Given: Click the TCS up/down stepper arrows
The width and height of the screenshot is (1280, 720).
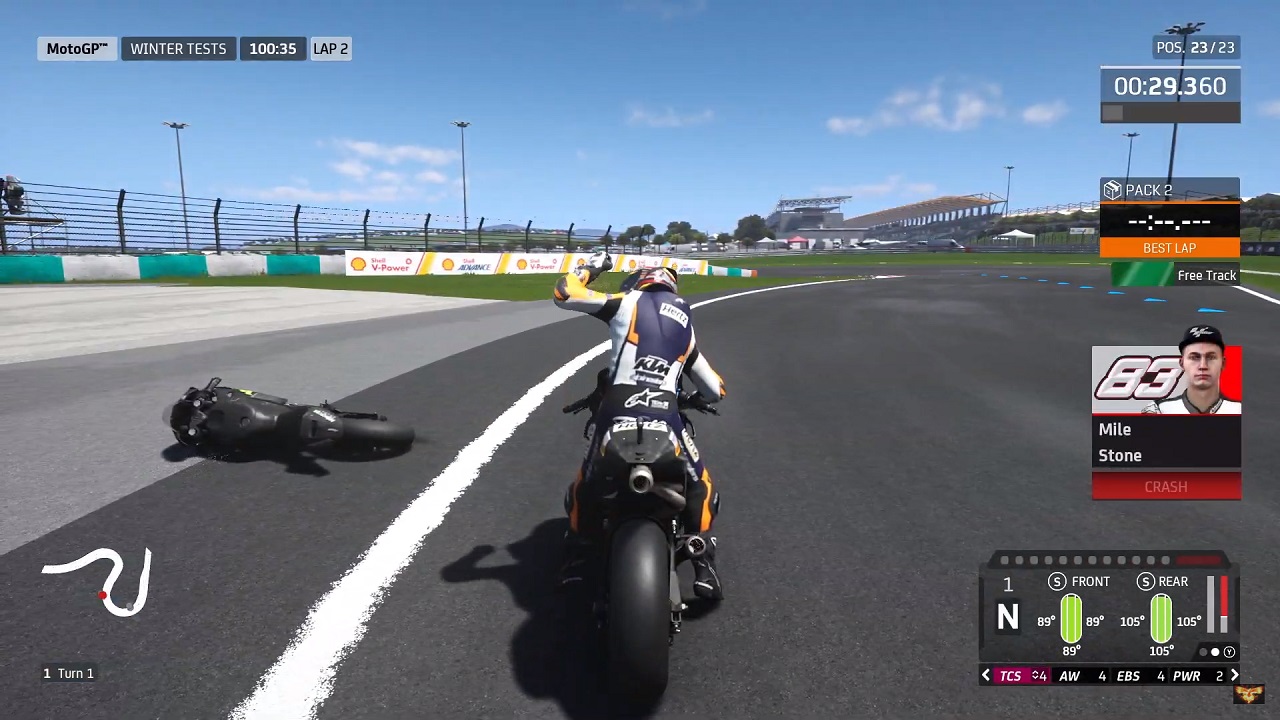Looking at the screenshot, I should (1033, 675).
